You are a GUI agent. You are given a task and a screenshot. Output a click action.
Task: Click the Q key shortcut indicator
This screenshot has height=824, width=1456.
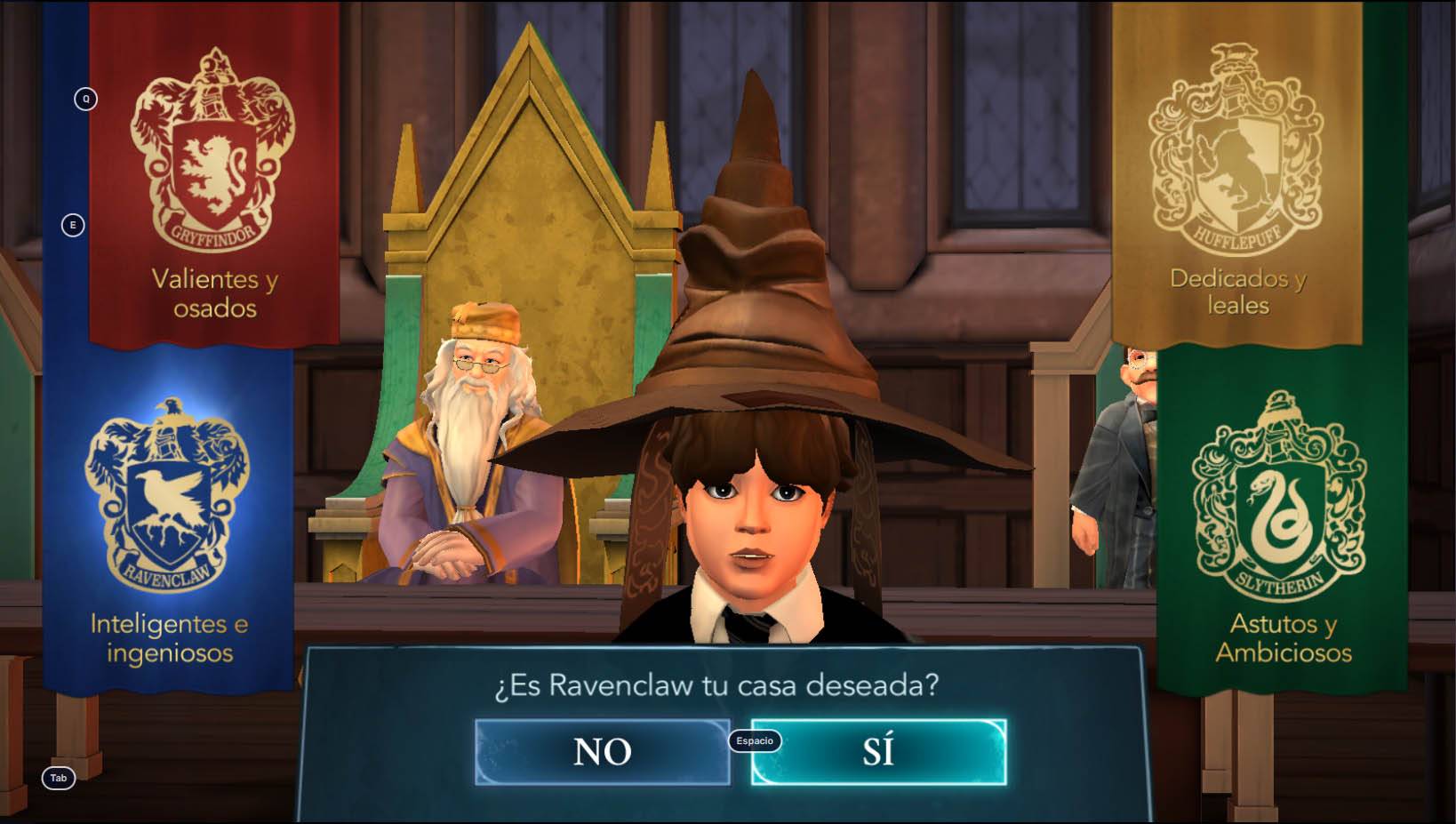(x=85, y=100)
